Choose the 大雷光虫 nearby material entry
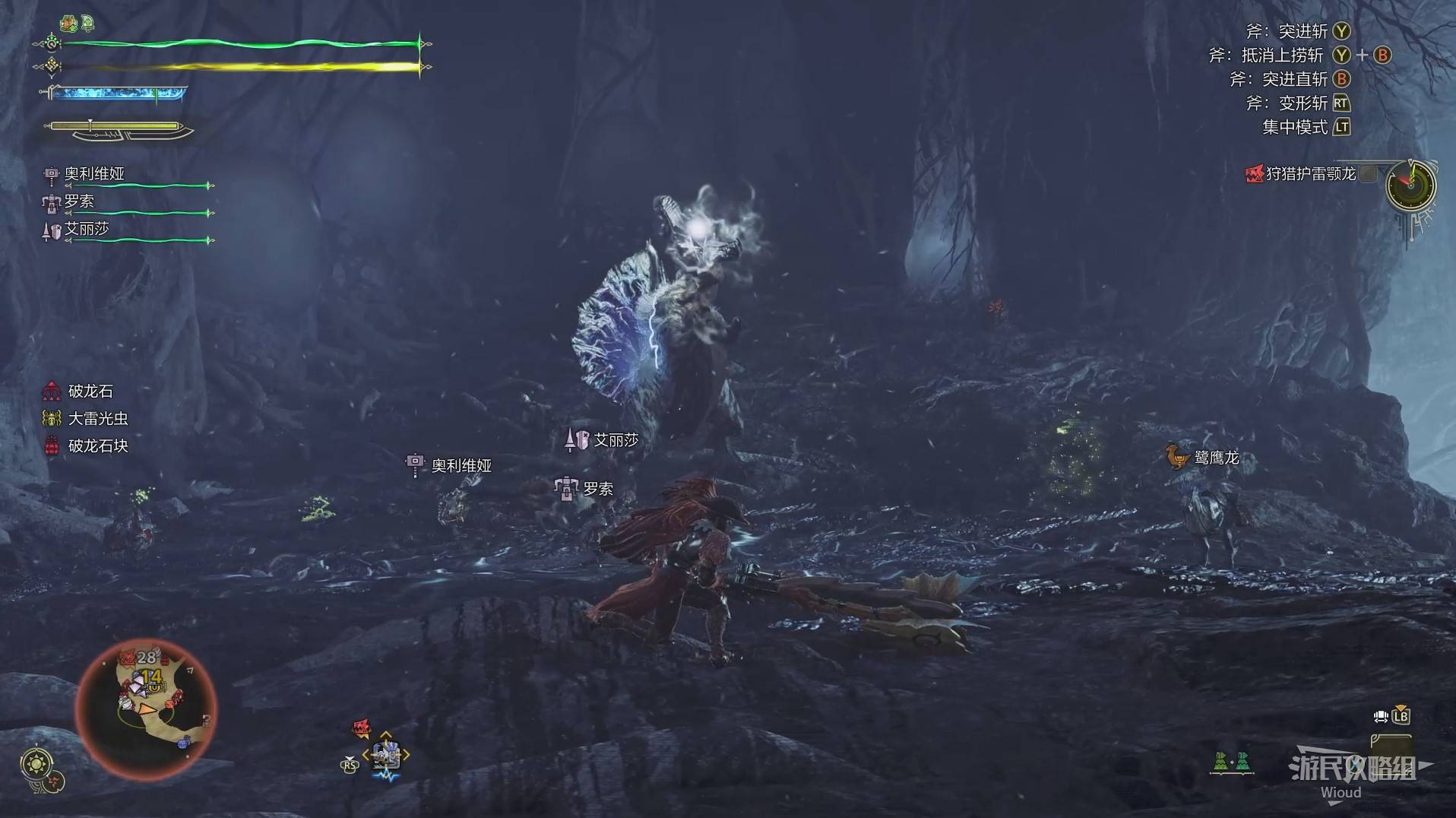The image size is (1456, 818). tap(97, 419)
